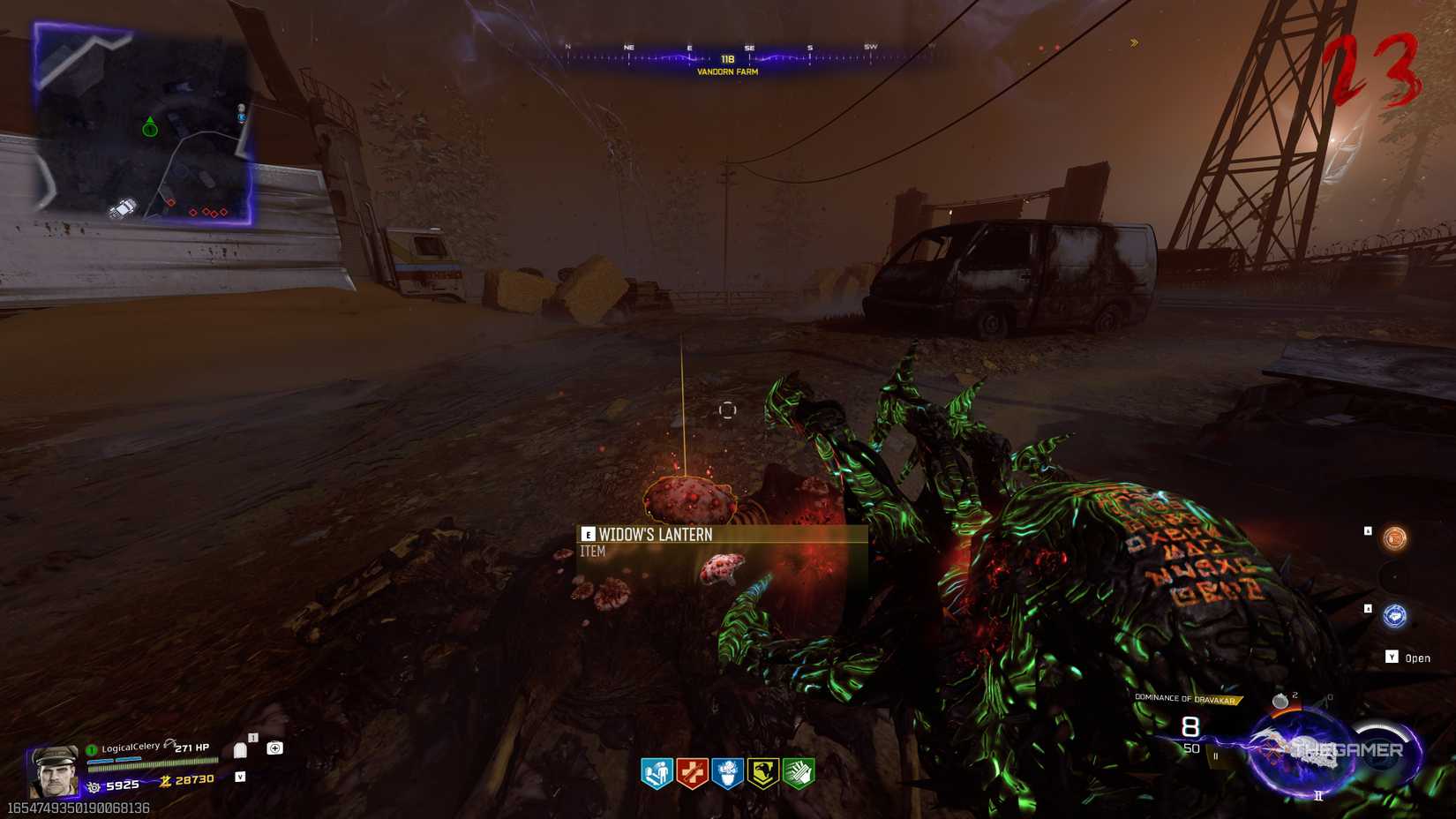Click the yellow Deadshot Daiquiri perk icon
This screenshot has width=1456, height=819.
point(764,768)
